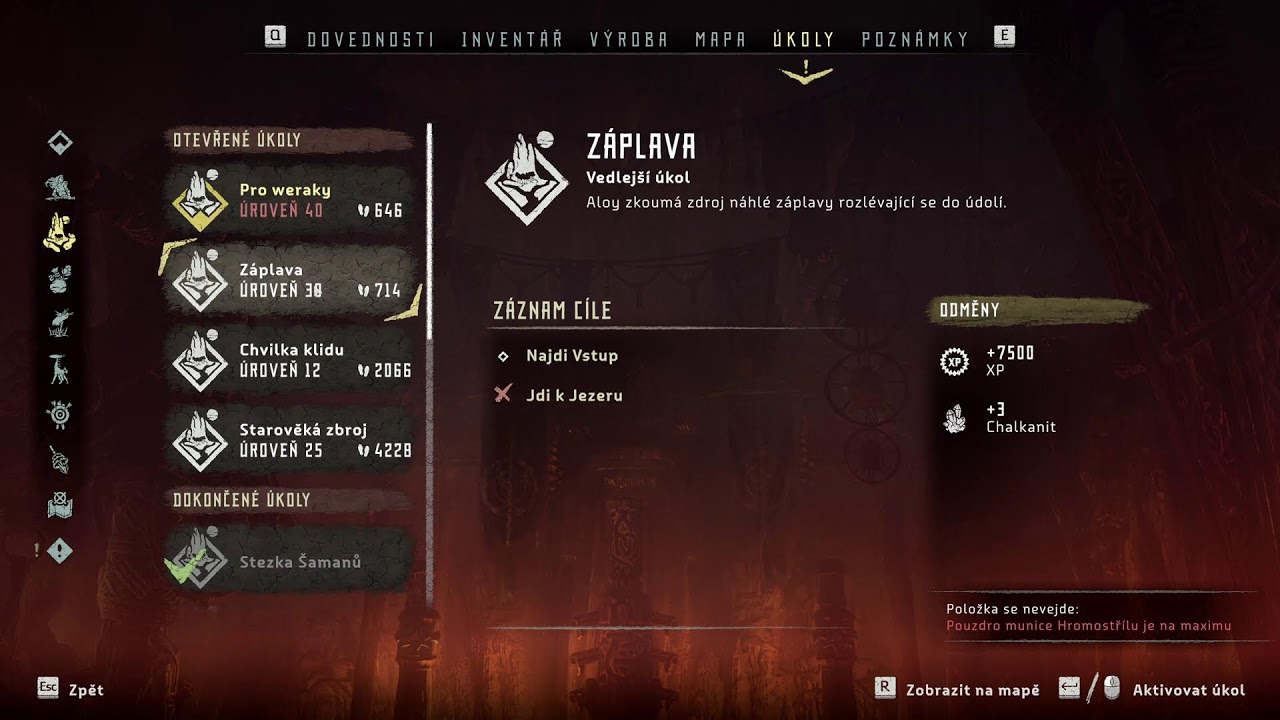The width and height of the screenshot is (1280, 720).
Task: Choose the Záplava quest entry
Action: [290, 280]
